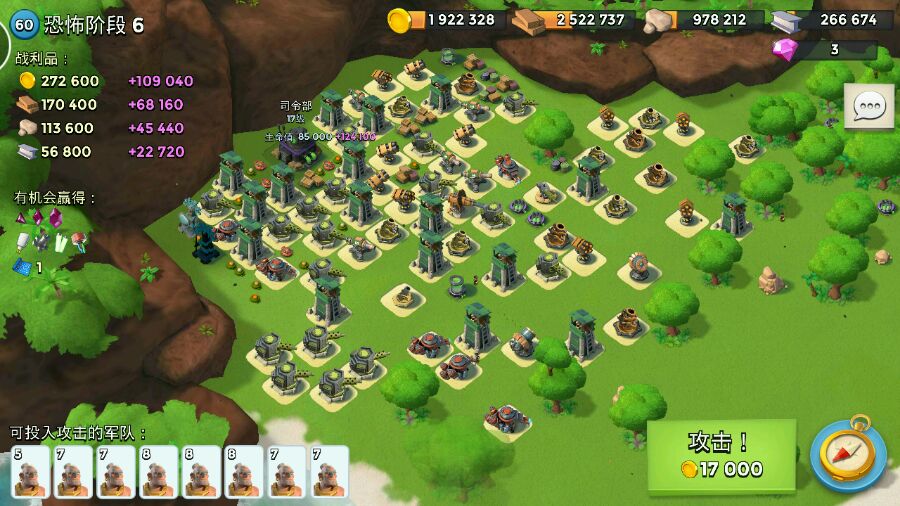Select the landing craft card holding 5 troops

30,472
